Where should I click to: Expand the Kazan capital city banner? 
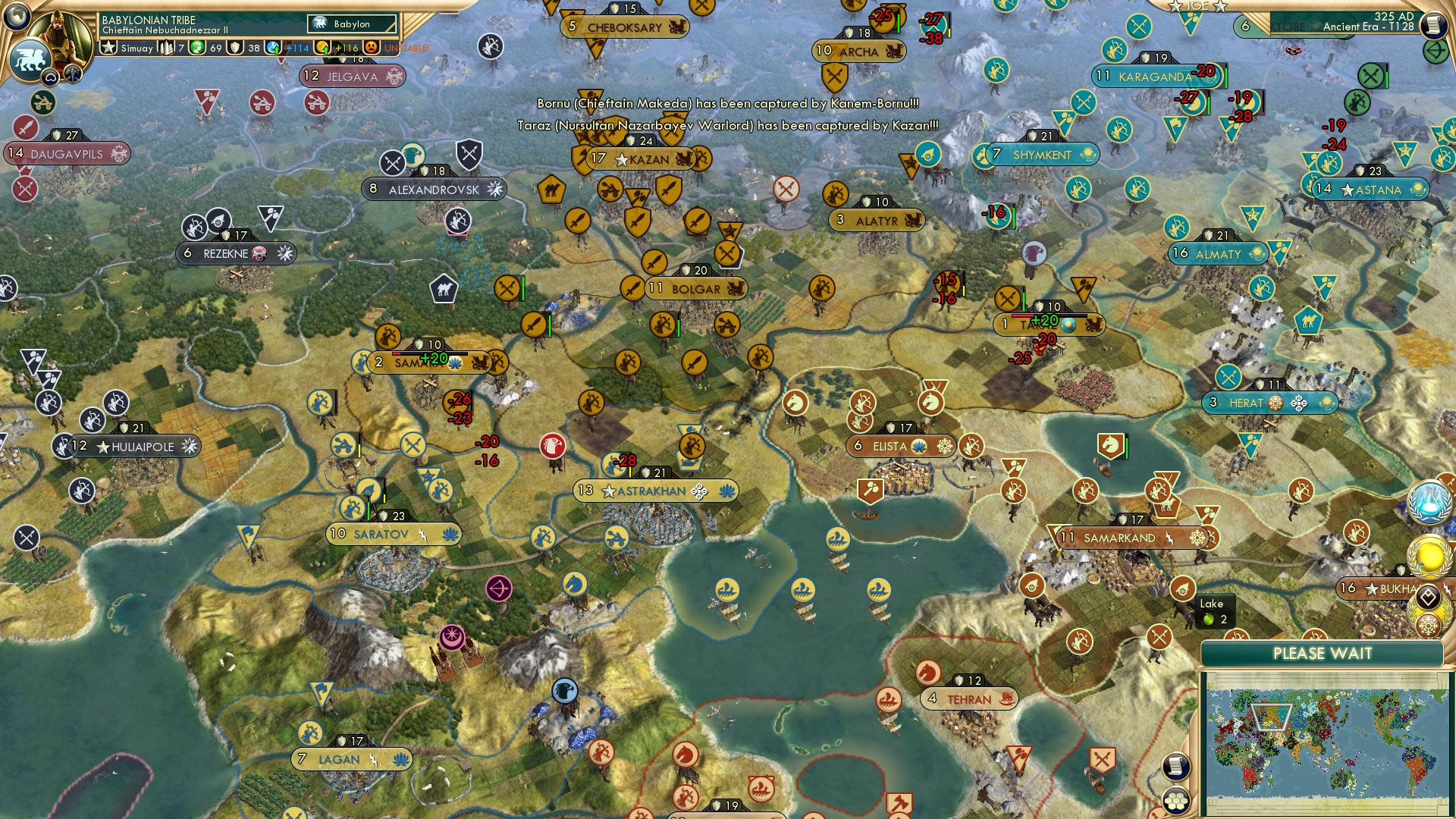pos(639,159)
